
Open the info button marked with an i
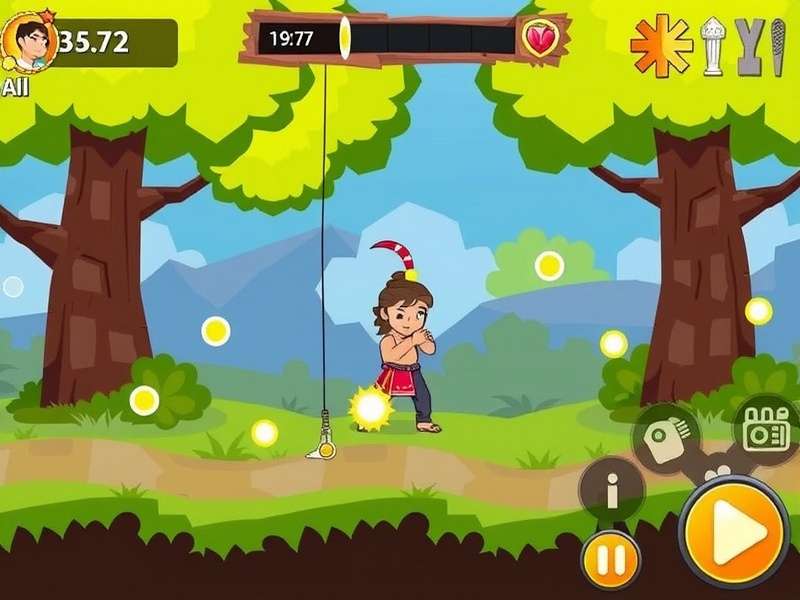pyautogui.click(x=612, y=491)
